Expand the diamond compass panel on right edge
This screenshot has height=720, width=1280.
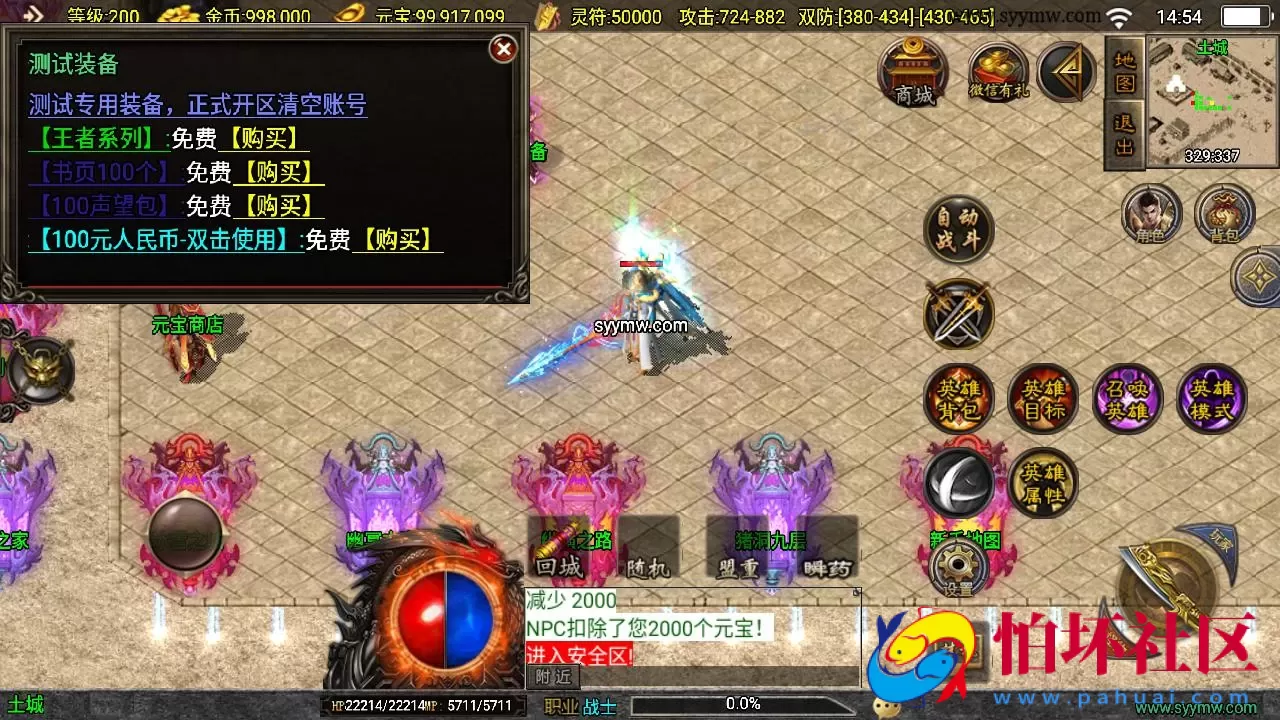(1256, 275)
